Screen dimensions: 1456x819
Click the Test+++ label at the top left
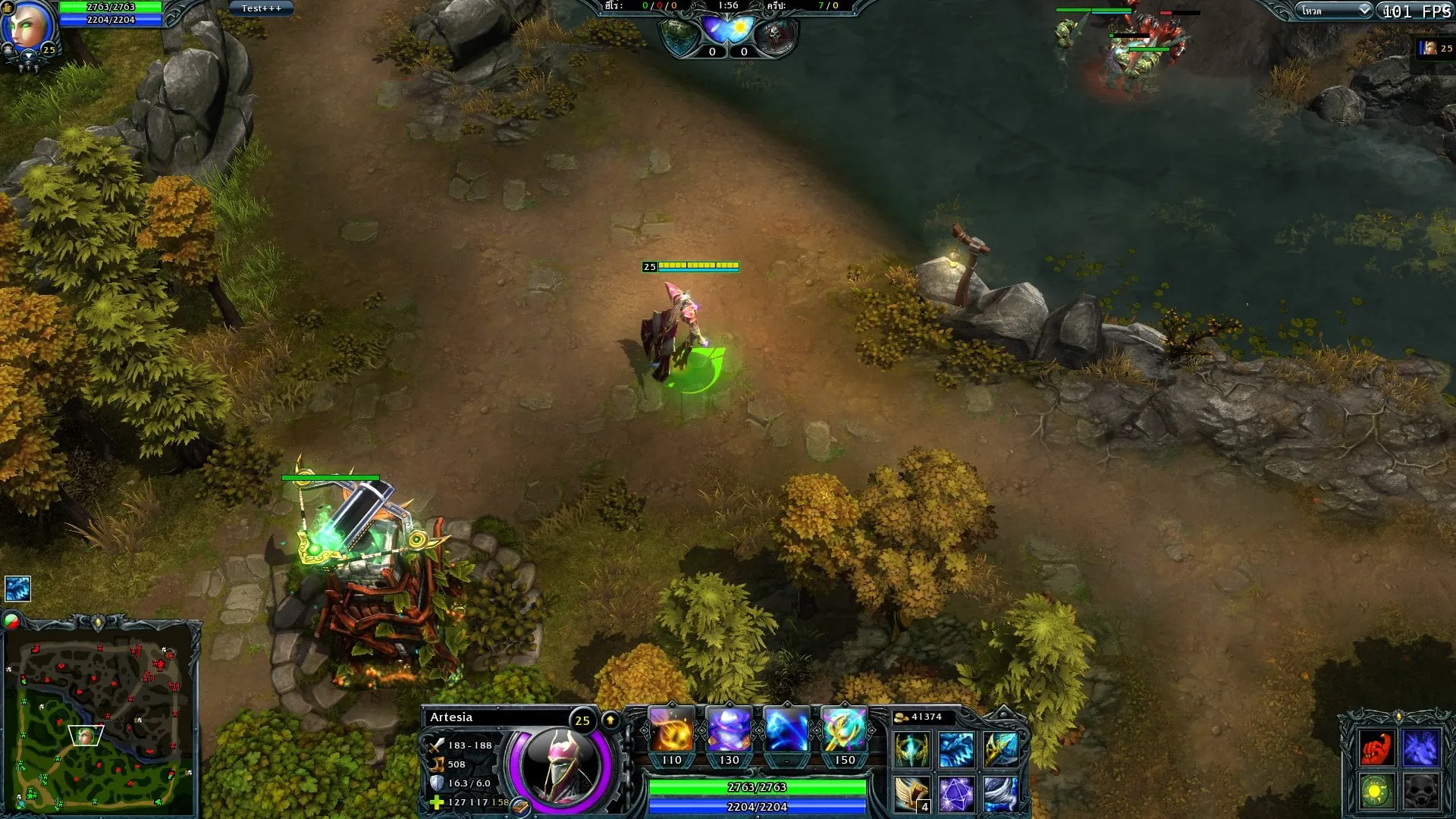(x=260, y=8)
